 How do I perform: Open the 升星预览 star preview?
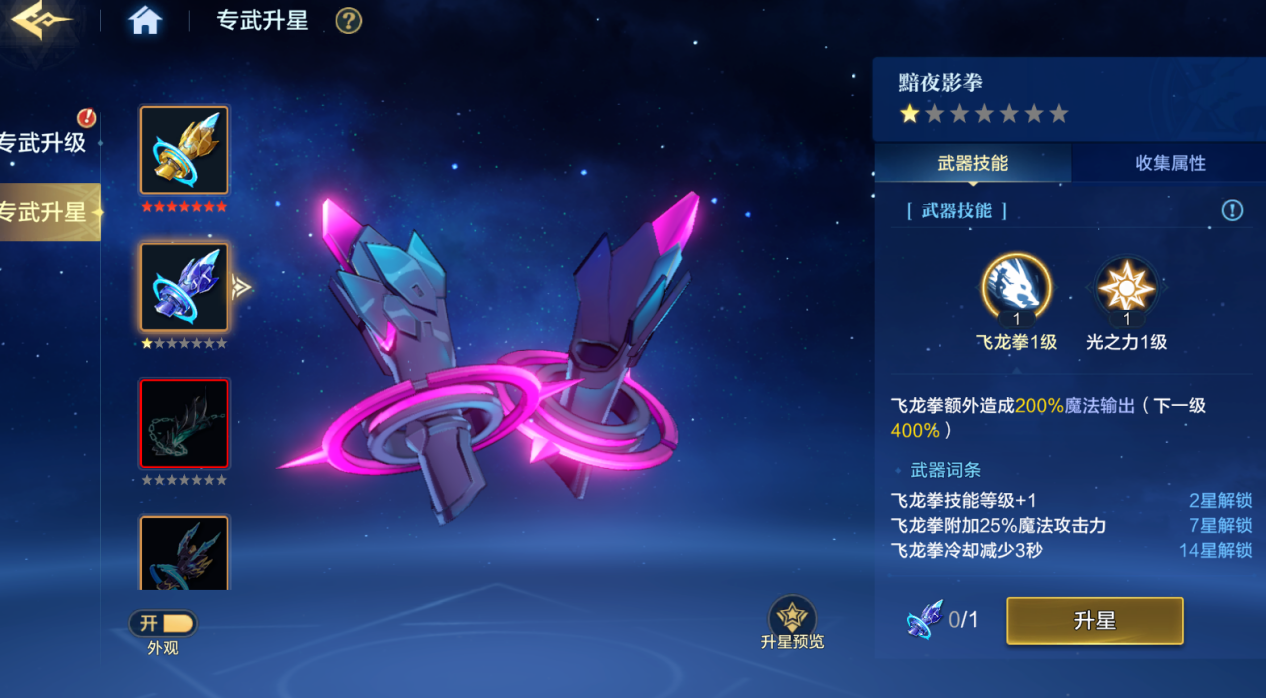[x=792, y=618]
